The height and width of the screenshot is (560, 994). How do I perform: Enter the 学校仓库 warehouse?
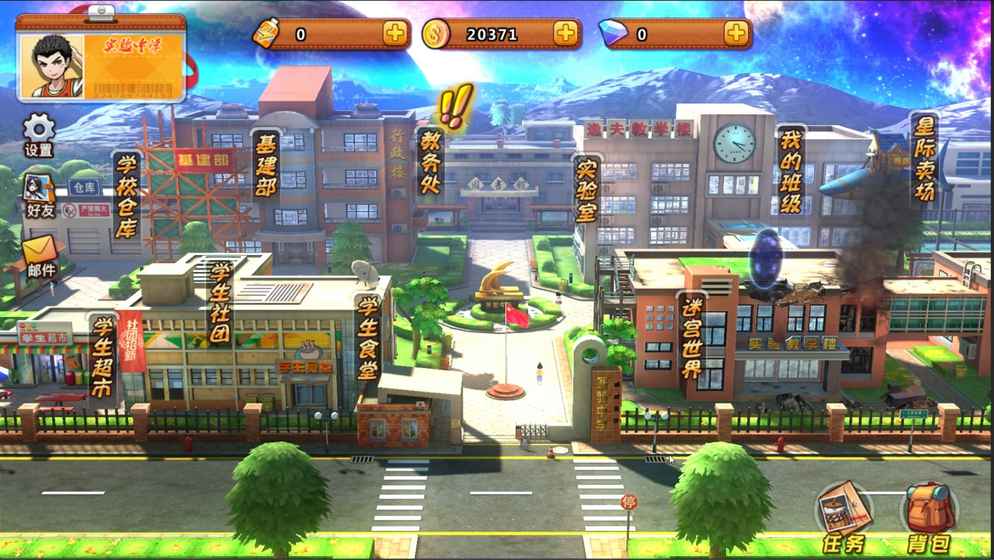126,197
